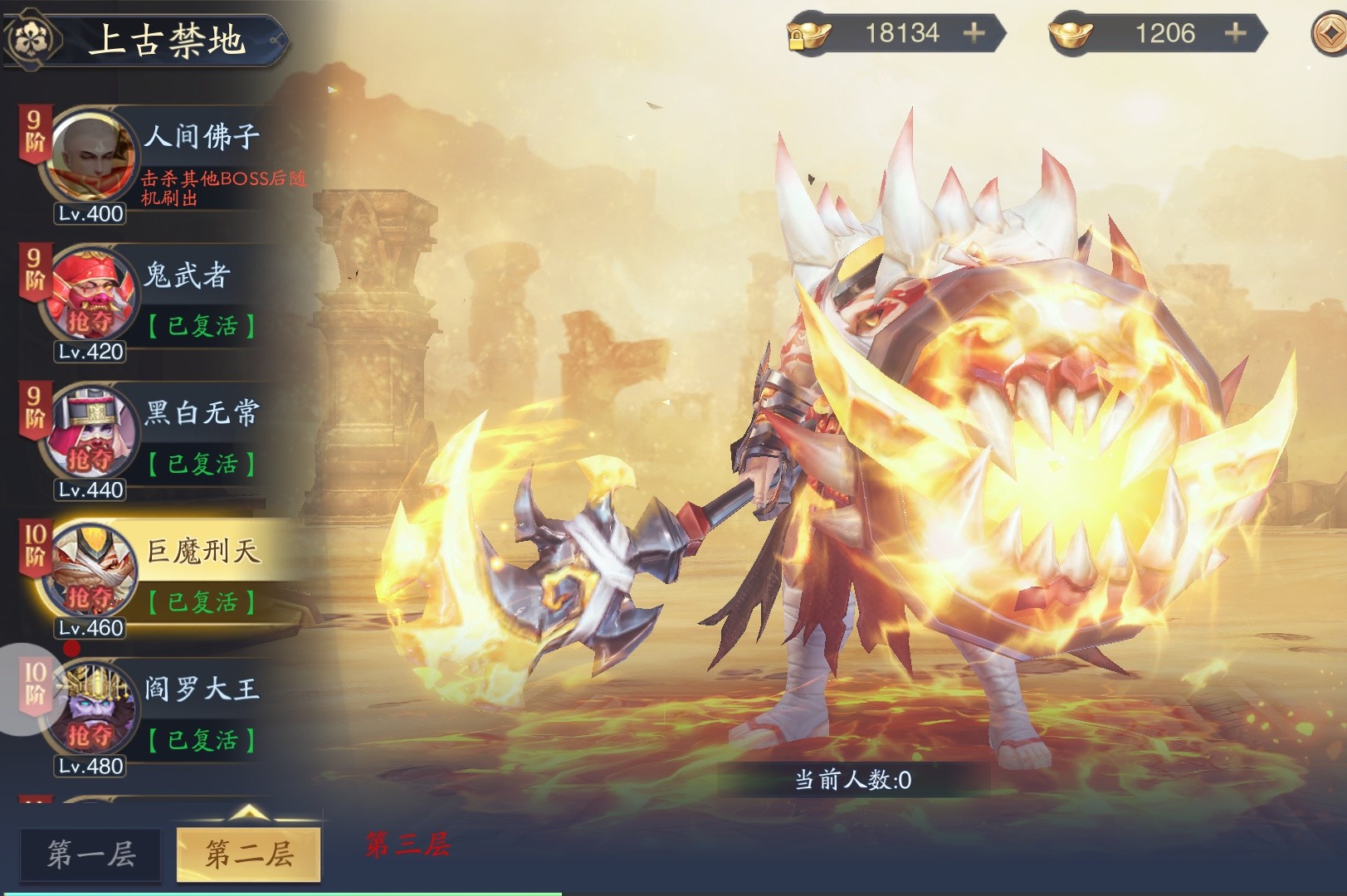The height and width of the screenshot is (896, 1347).
Task: Switch to the red 第三层 floor tab
Action: [408, 845]
